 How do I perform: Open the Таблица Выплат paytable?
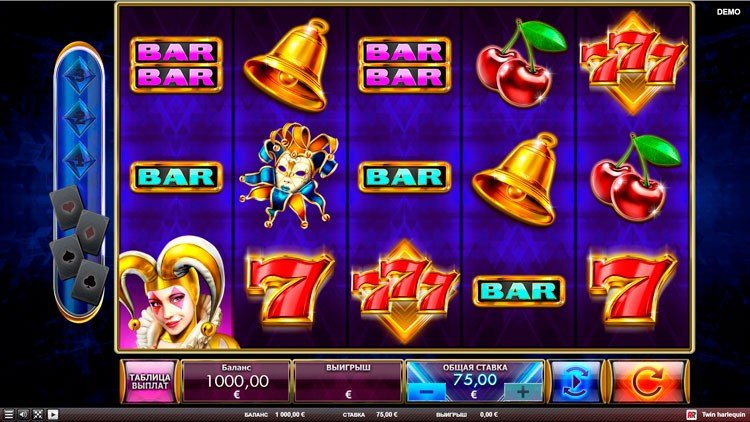149,381
